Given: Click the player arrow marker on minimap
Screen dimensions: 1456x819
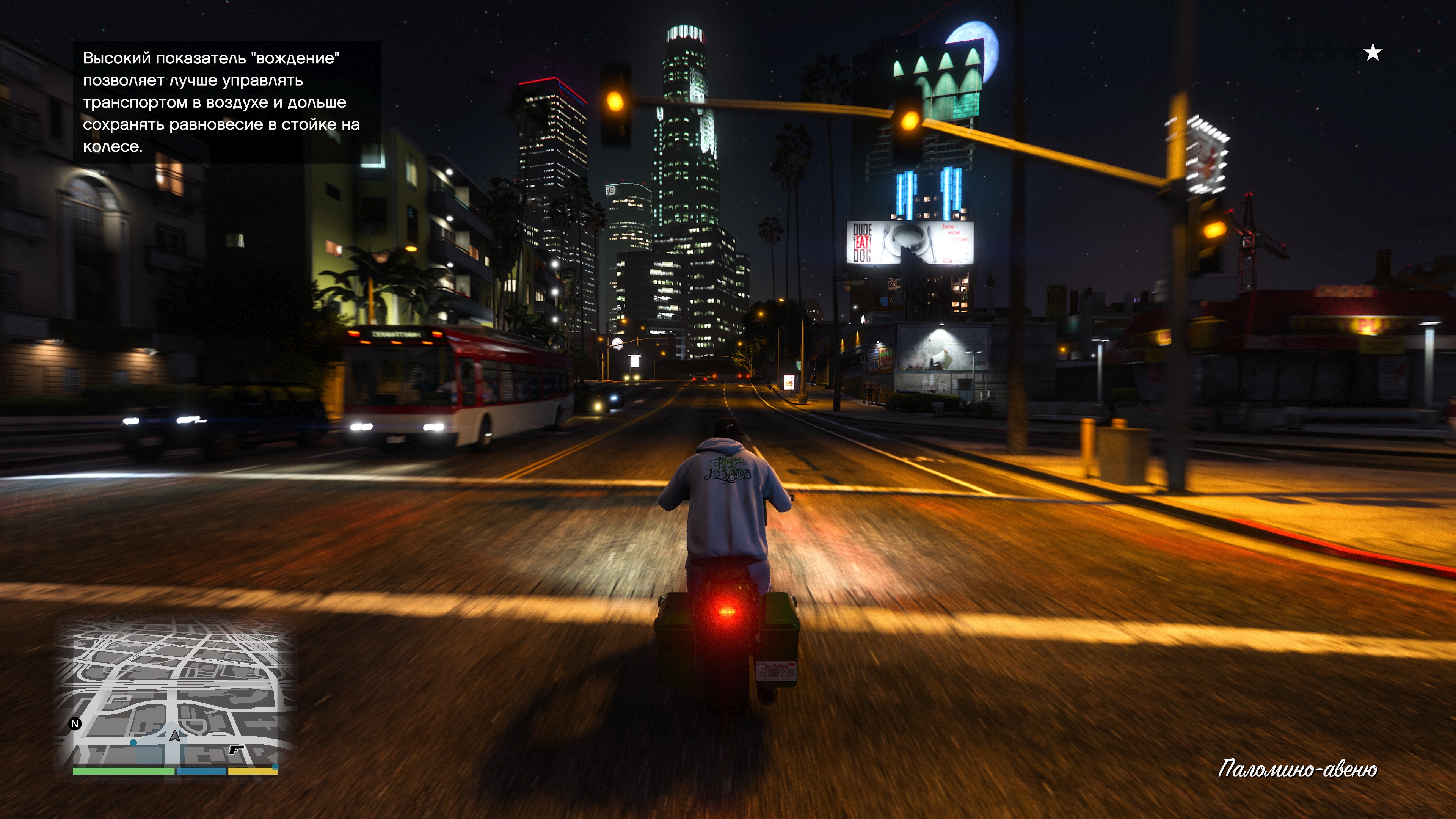Looking at the screenshot, I should [175, 735].
